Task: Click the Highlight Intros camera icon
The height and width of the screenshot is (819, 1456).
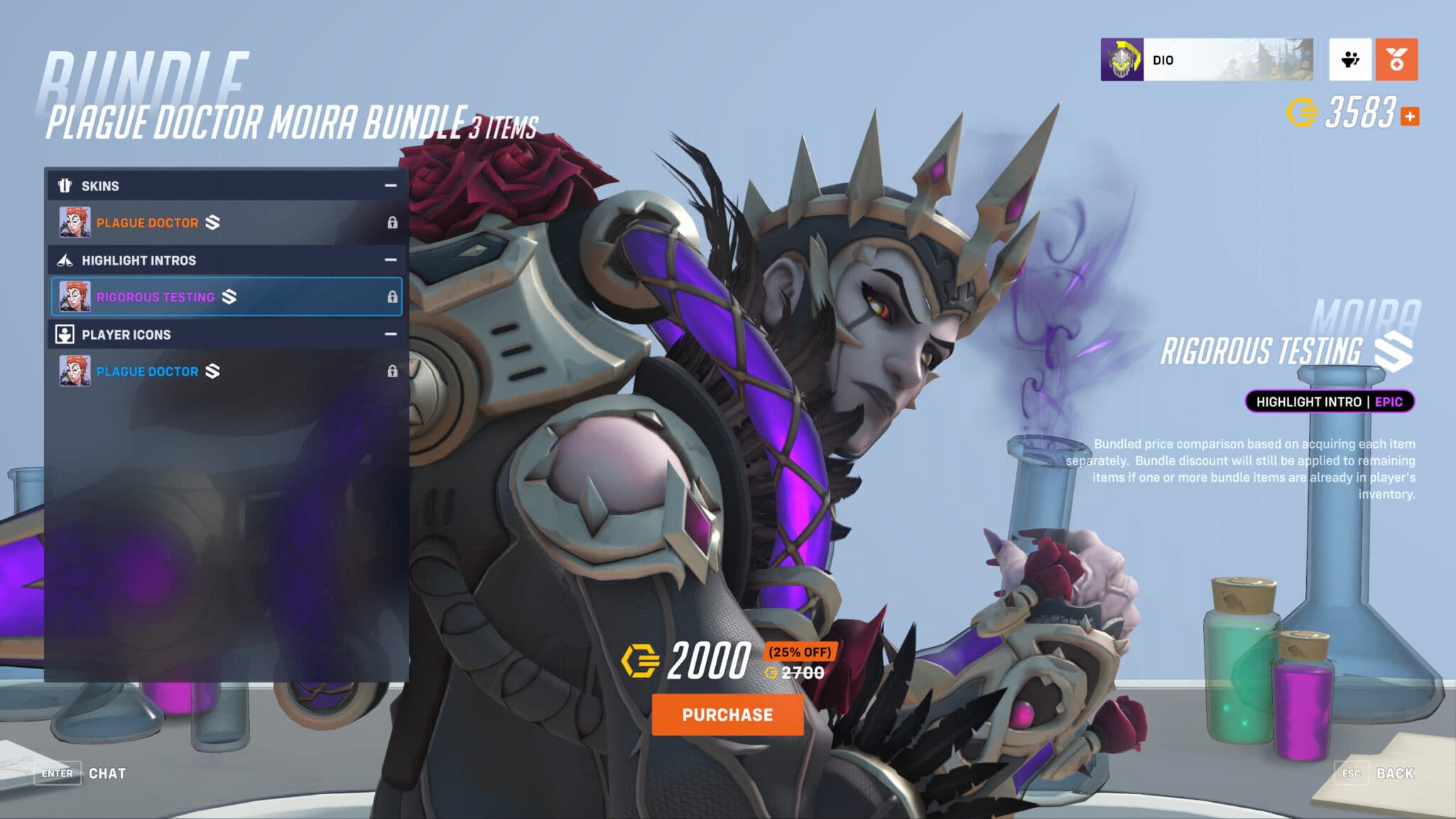Action: coord(65,260)
